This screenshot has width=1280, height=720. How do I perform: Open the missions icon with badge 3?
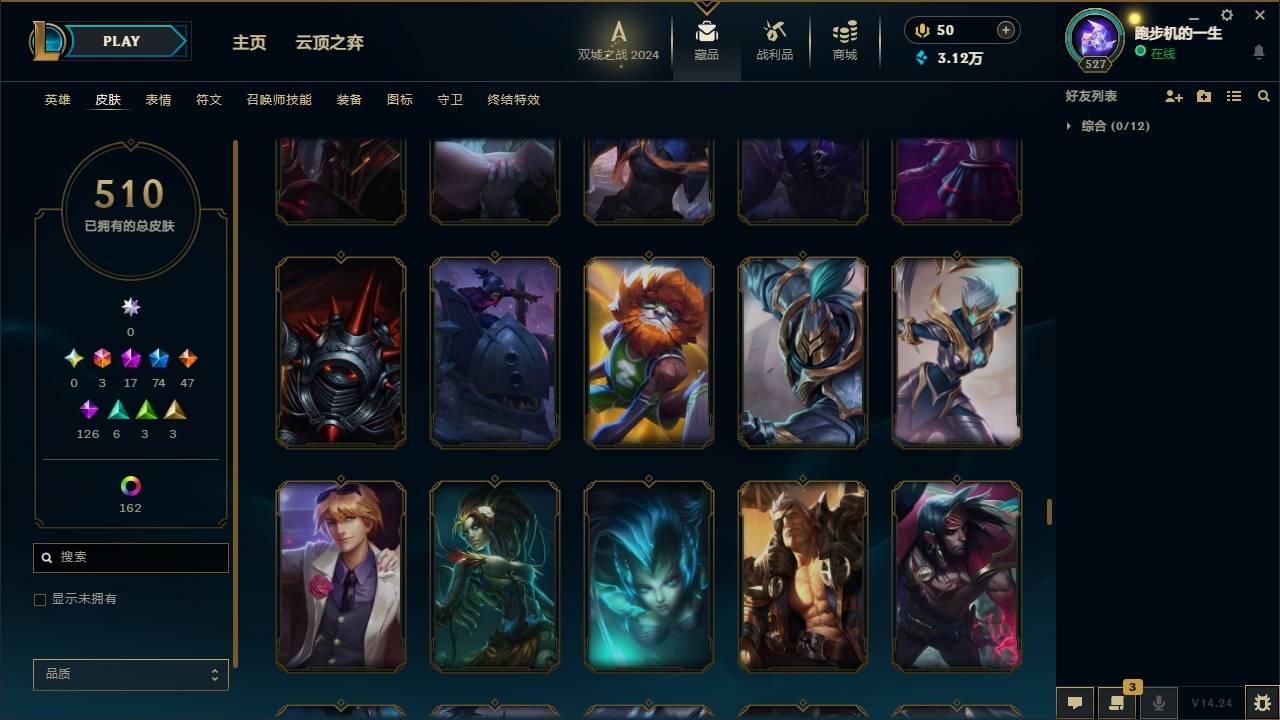tap(1116, 703)
